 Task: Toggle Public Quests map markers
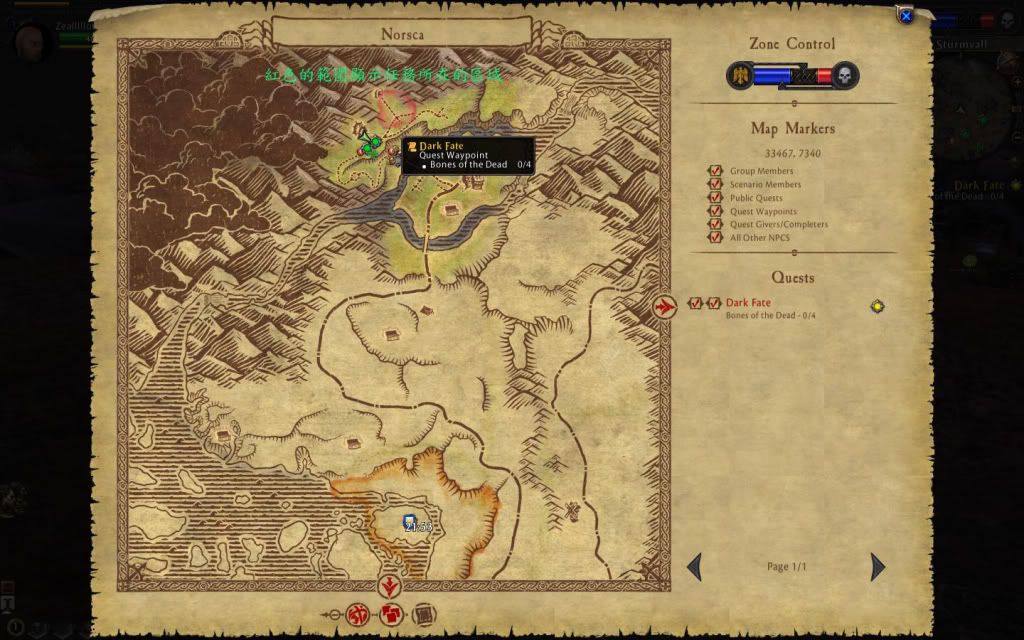tap(715, 198)
